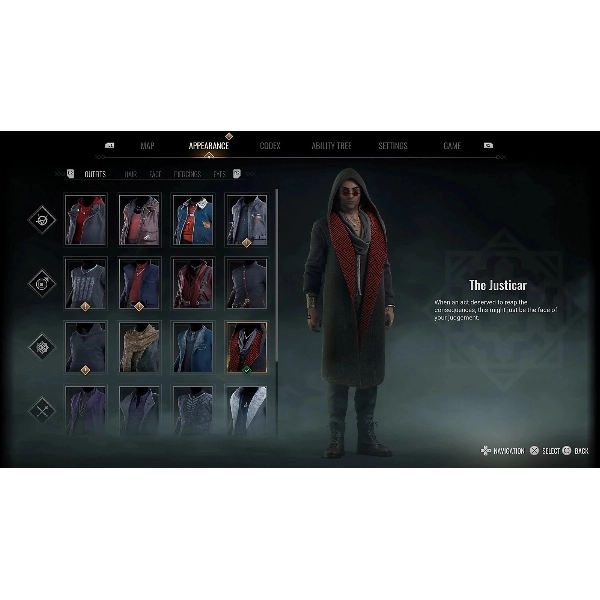This screenshot has width=600, height=600.
Task: Choose the Eyes category
Action: pos(219,174)
